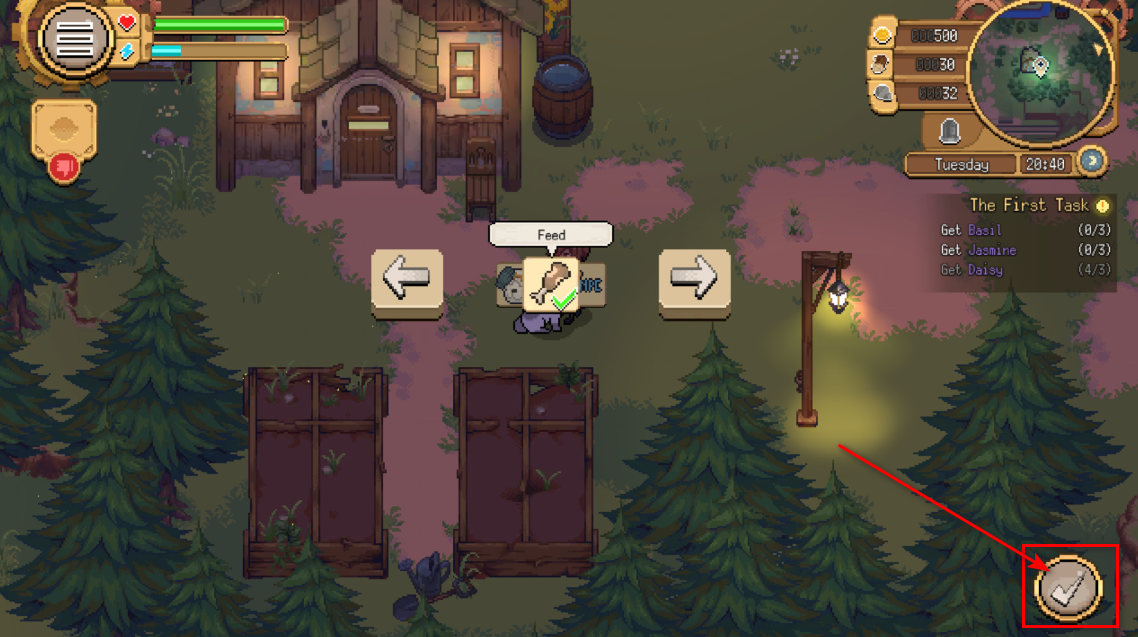This screenshot has width=1138, height=637.
Task: Select the tan item slot panel
Action: click(x=64, y=129)
